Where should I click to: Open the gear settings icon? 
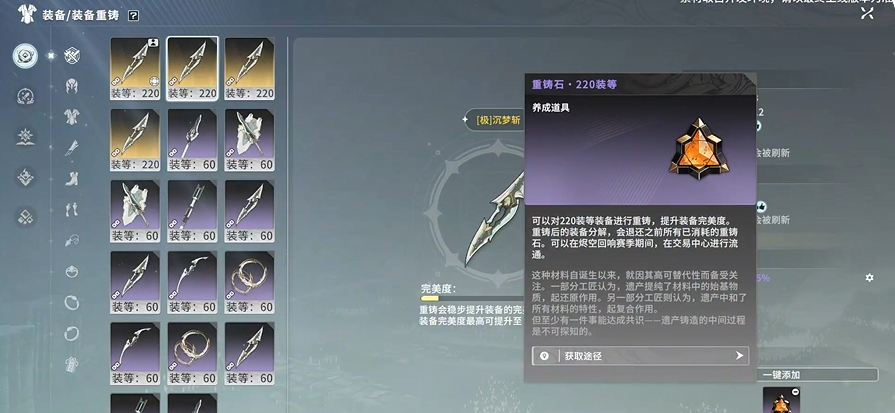pos(868,277)
